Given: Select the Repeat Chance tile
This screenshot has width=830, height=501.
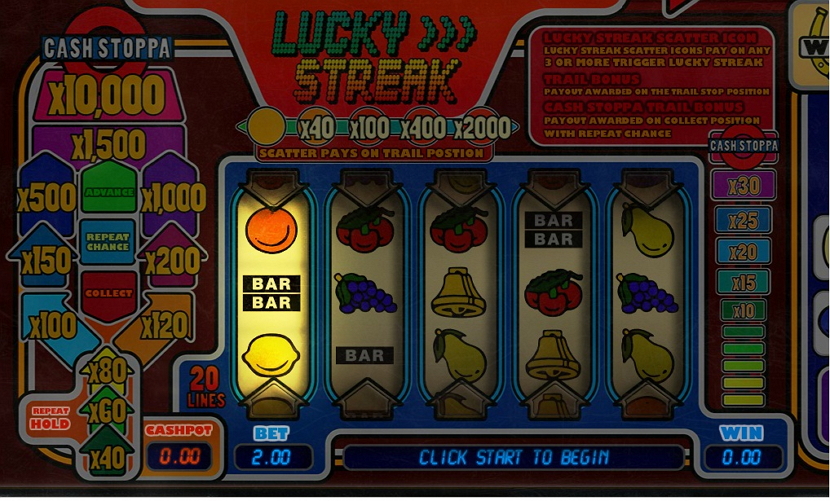Looking at the screenshot, I should pos(108,241).
